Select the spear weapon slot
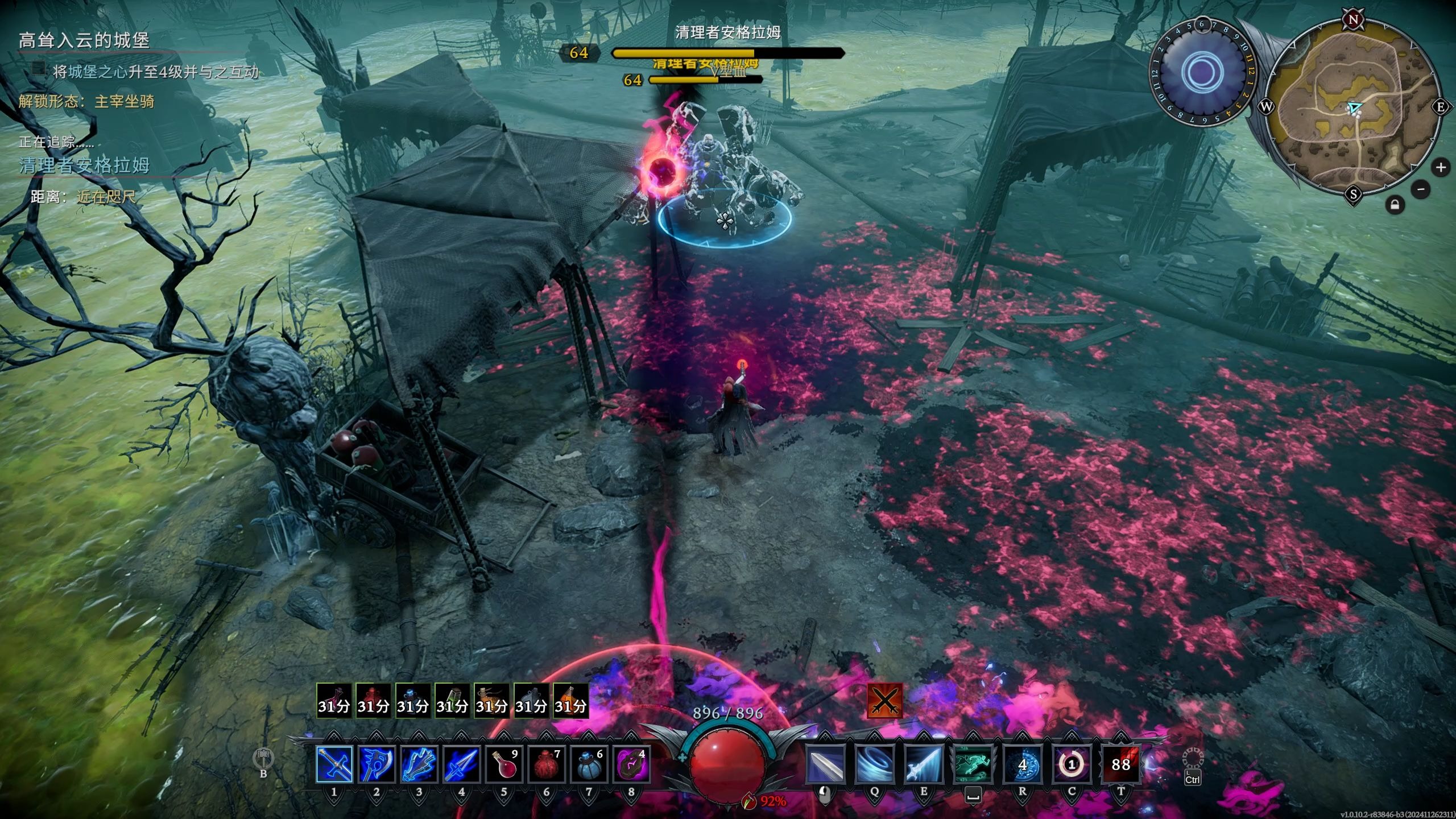Image resolution: width=1456 pixels, height=819 pixels. [461, 764]
